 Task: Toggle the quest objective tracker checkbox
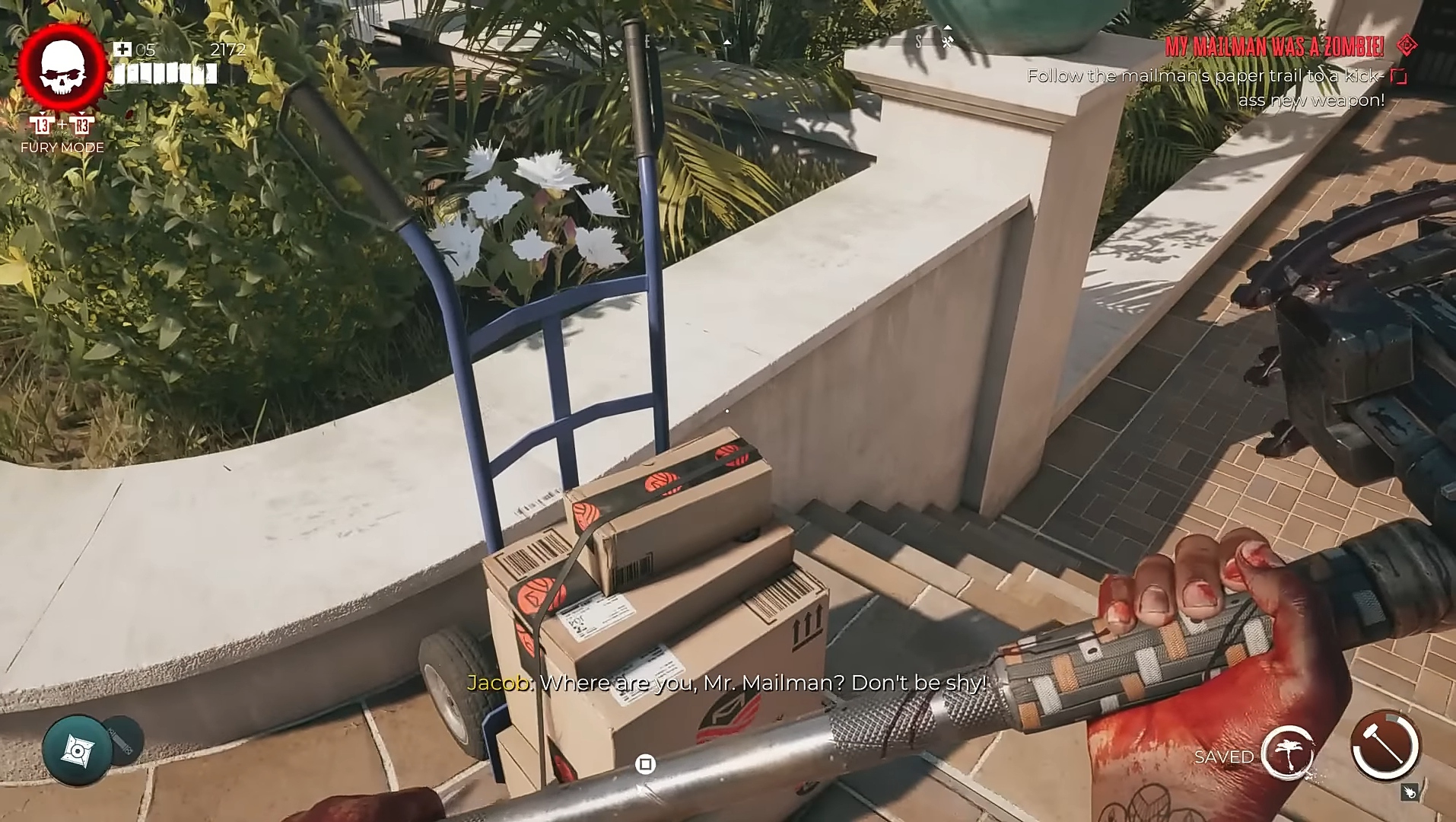(1397, 76)
